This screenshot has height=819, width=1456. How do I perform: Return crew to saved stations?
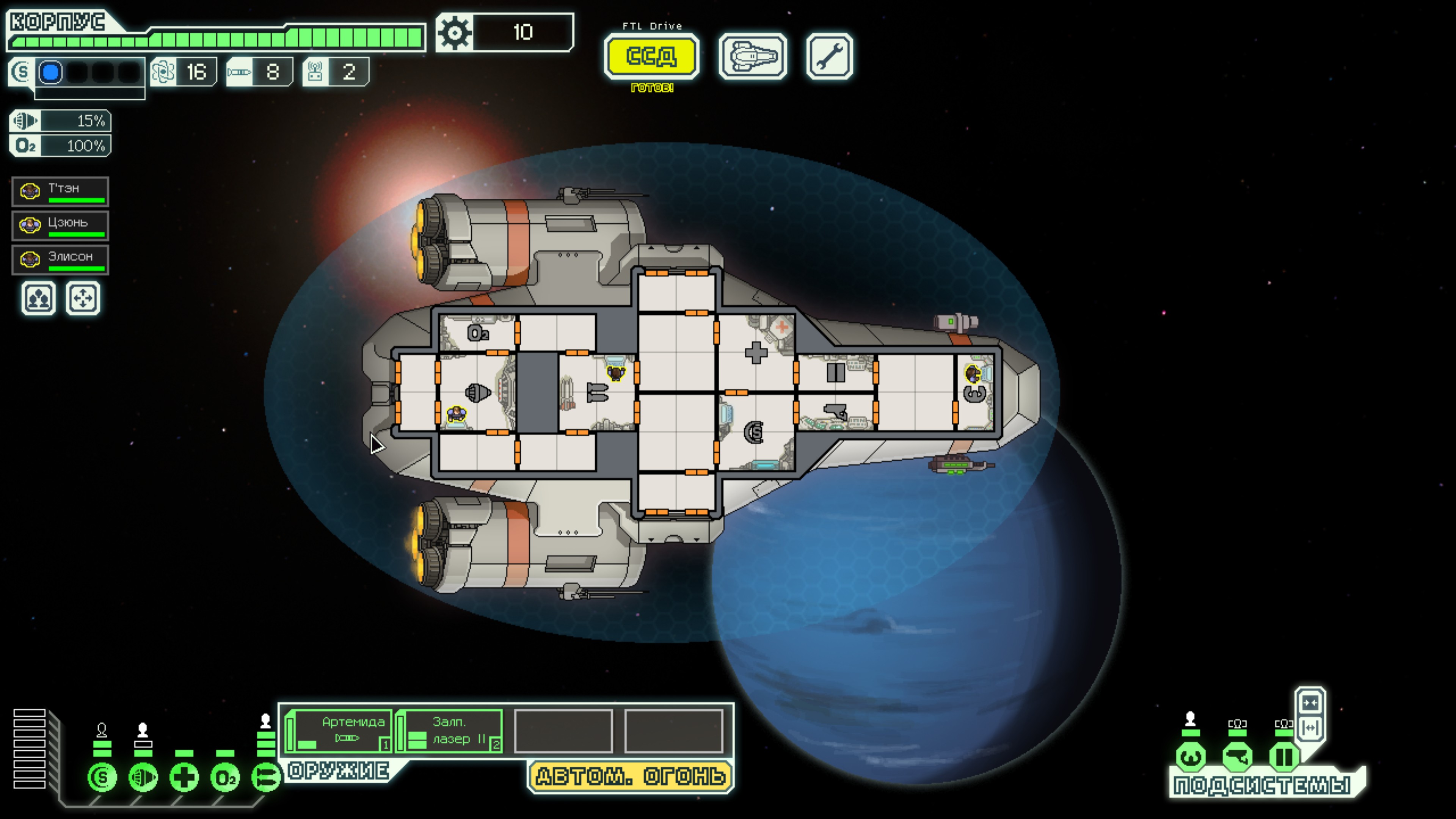[83, 298]
